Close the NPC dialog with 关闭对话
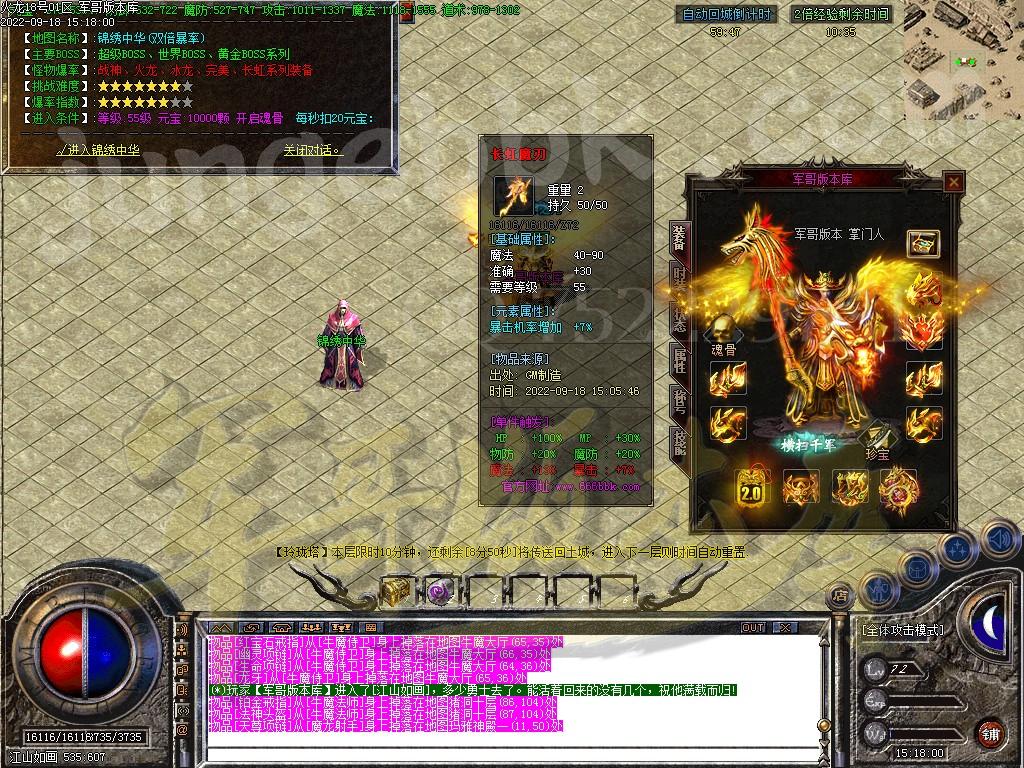Image resolution: width=1024 pixels, height=768 pixels. click(x=312, y=150)
